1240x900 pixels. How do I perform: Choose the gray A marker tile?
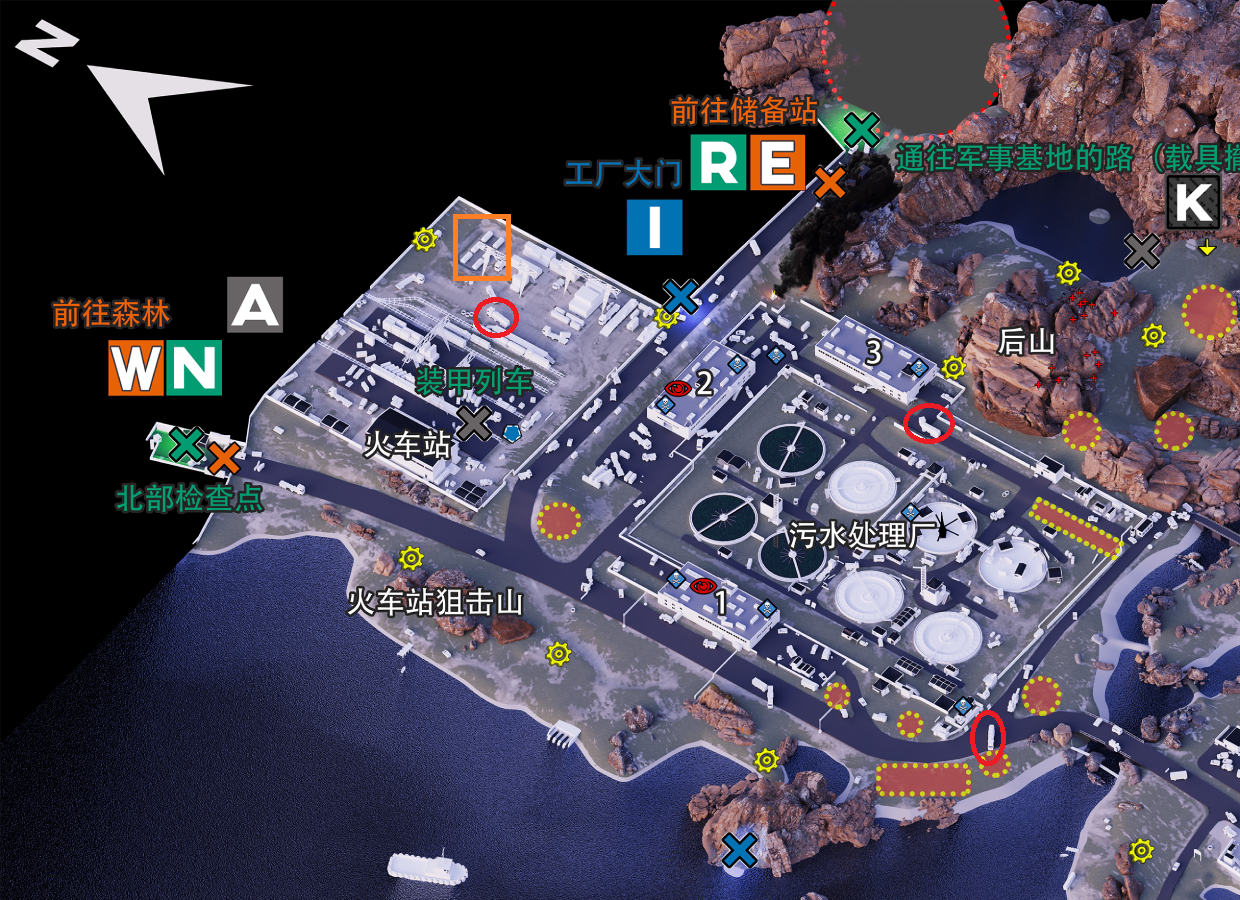255,305
